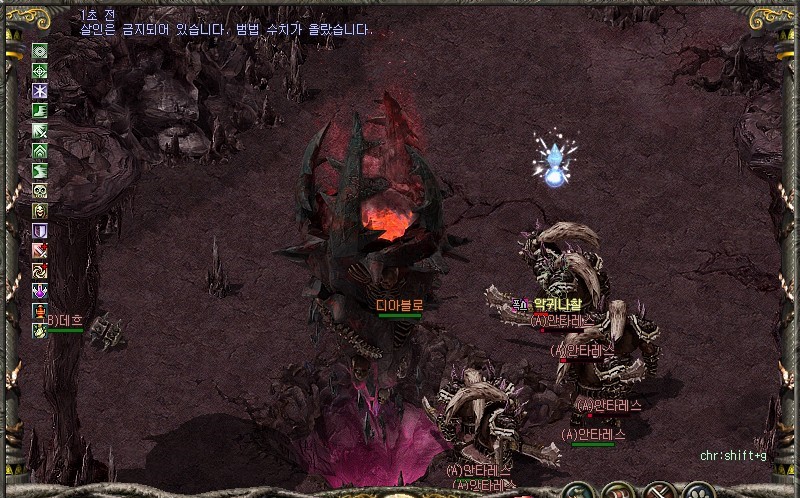Activate the purple shield skill icon

point(40,230)
